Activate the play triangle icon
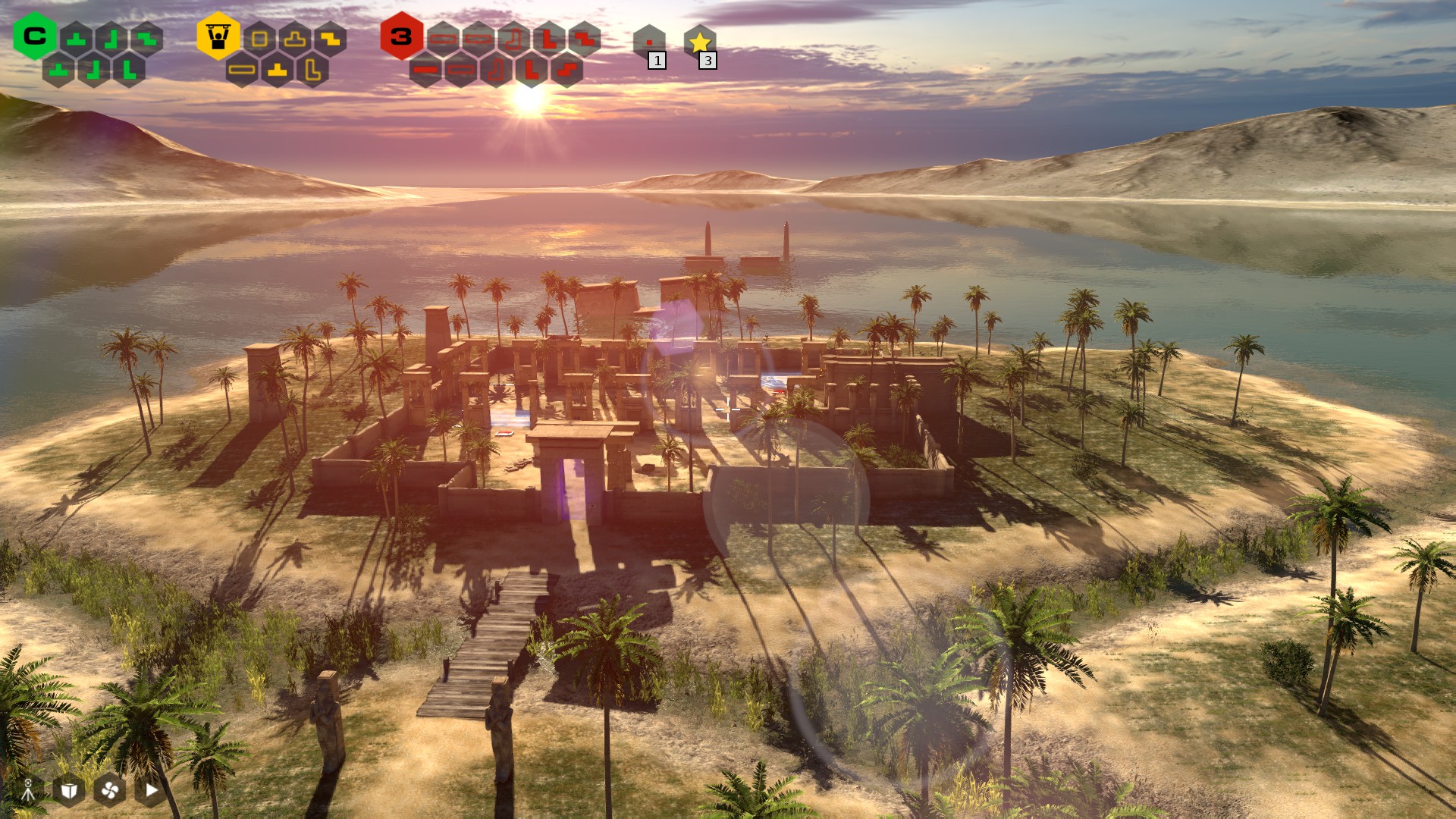1456x819 pixels. click(151, 790)
